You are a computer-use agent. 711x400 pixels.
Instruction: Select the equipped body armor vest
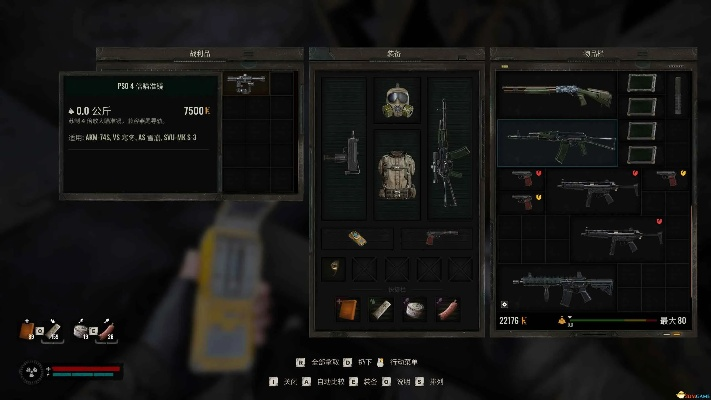(x=398, y=170)
